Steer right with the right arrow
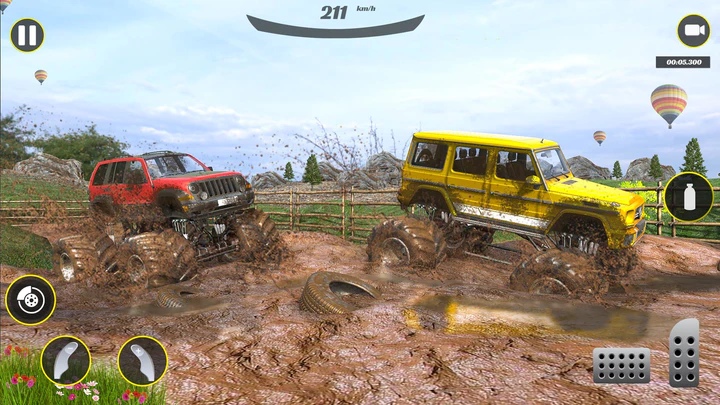This screenshot has height=405, width=720. [142, 360]
